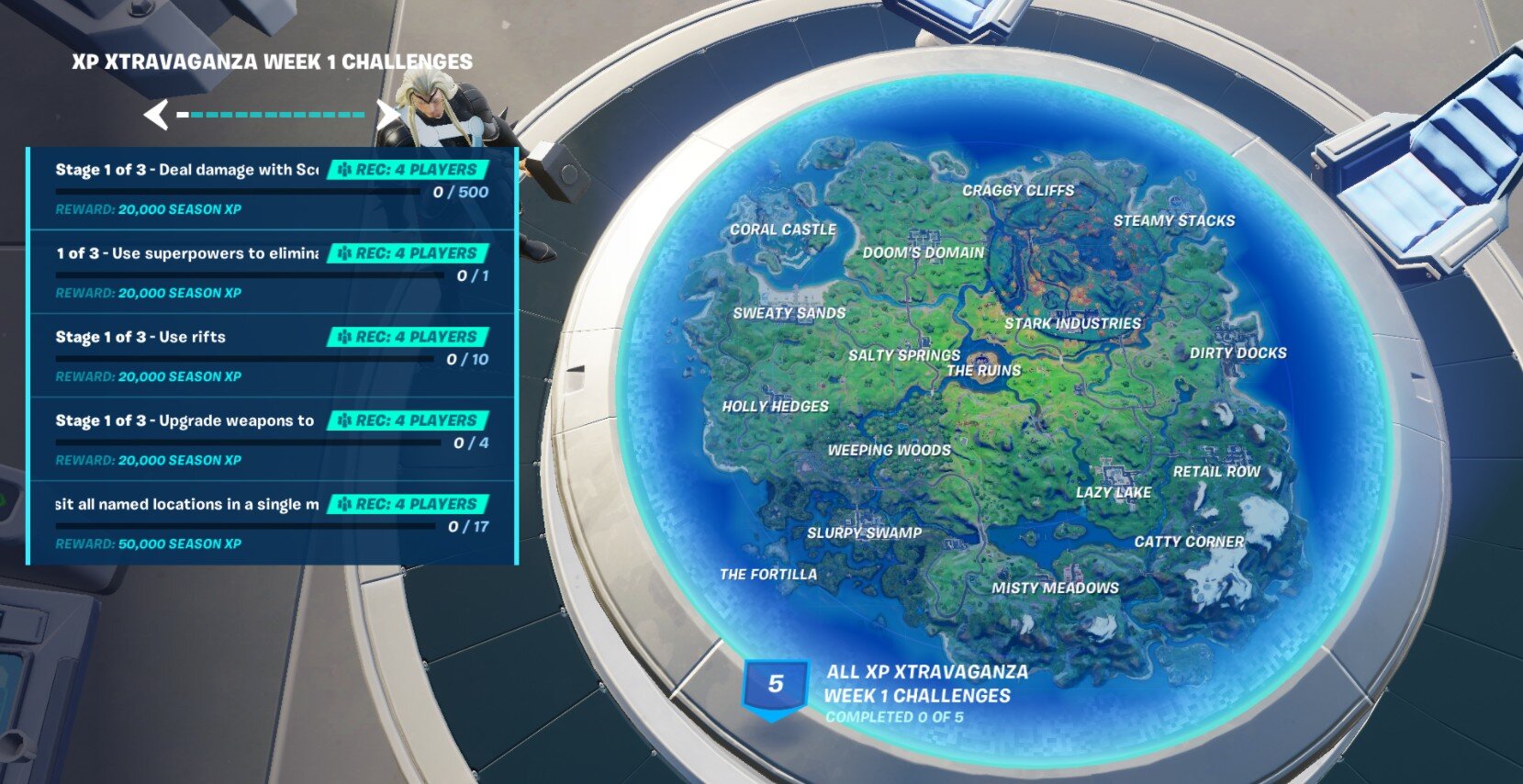Select Stark Industries on the map
This screenshot has height=784, width=1523.
click(x=1072, y=323)
